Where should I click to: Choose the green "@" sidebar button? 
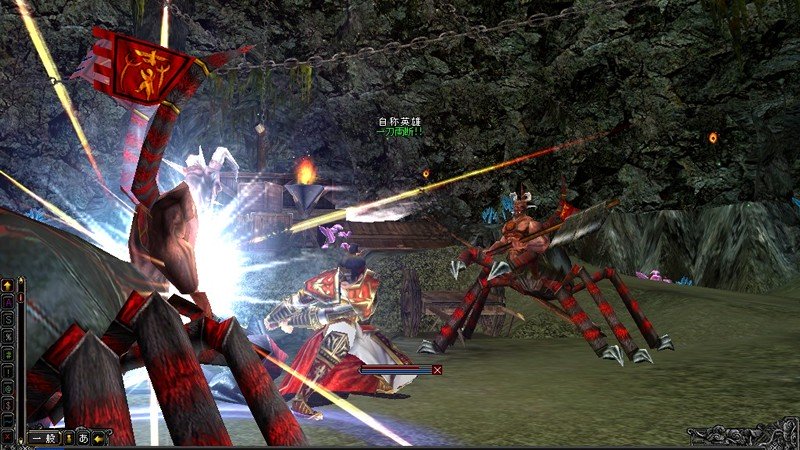click(x=7, y=388)
